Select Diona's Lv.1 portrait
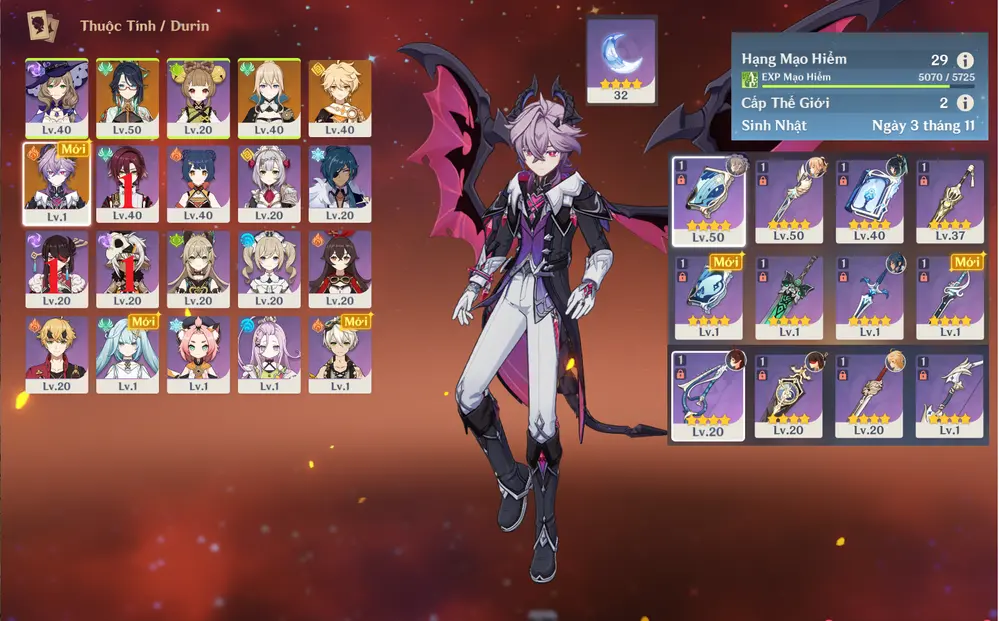 coord(198,354)
